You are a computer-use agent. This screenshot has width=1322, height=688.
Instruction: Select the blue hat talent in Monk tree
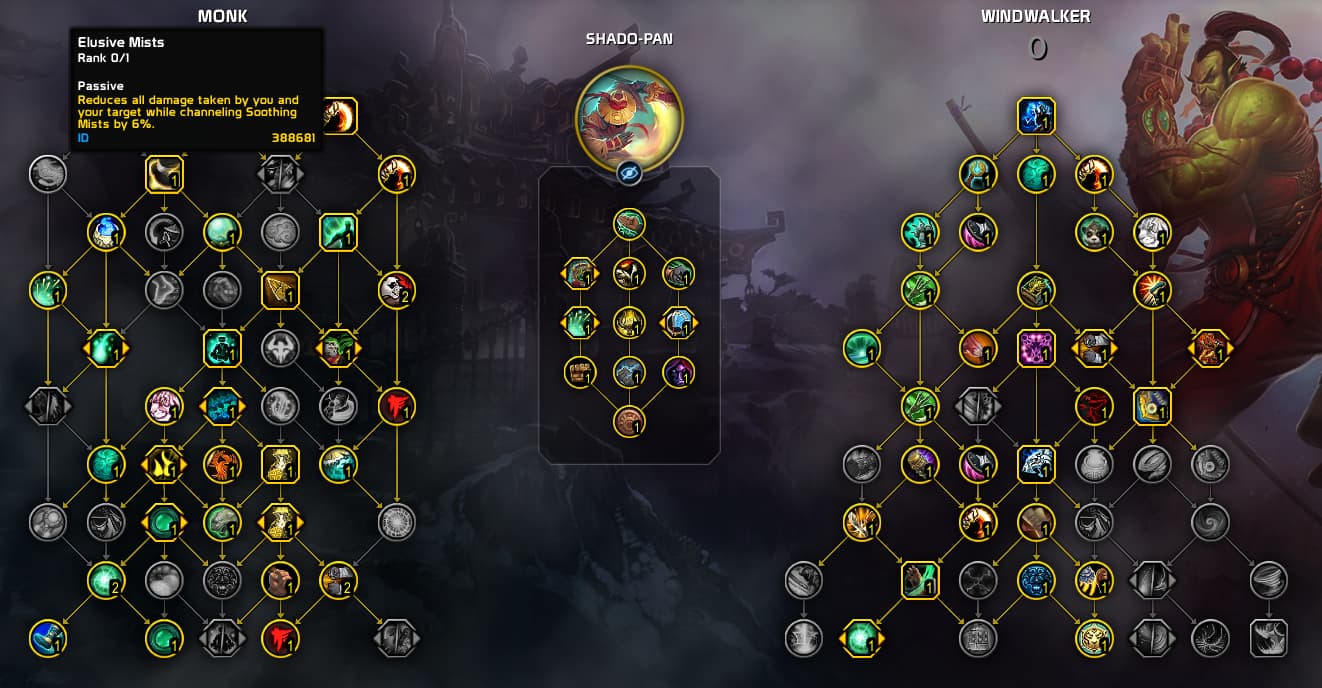click(x=47, y=638)
